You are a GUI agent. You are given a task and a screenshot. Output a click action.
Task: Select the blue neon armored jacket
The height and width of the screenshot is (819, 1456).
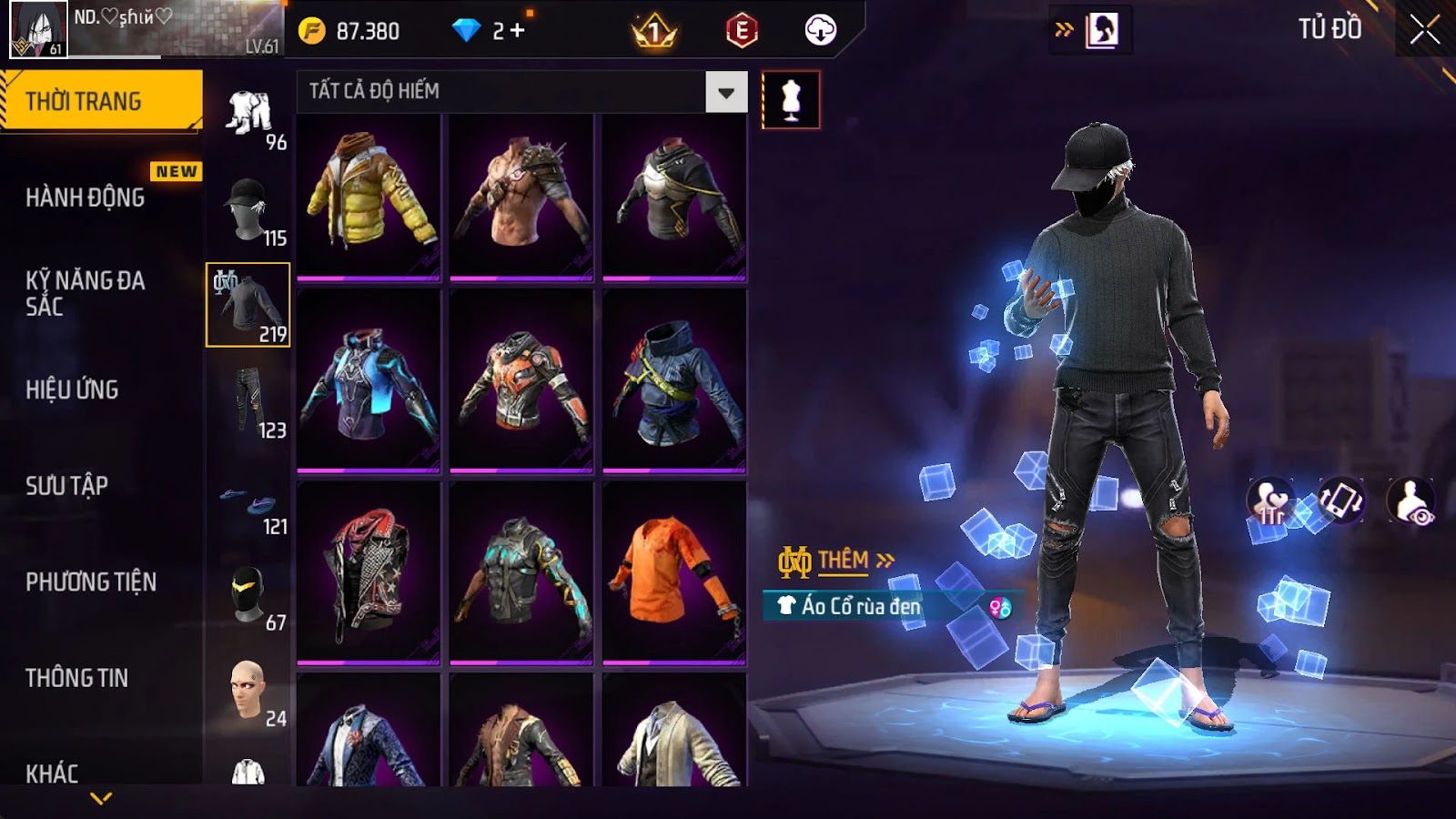coord(369,382)
